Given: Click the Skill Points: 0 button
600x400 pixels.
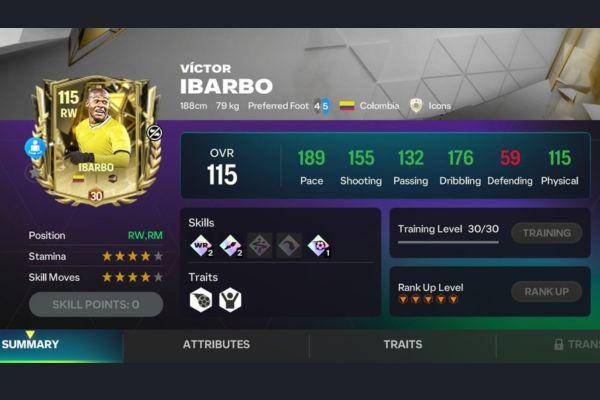Looking at the screenshot, I should [x=96, y=304].
